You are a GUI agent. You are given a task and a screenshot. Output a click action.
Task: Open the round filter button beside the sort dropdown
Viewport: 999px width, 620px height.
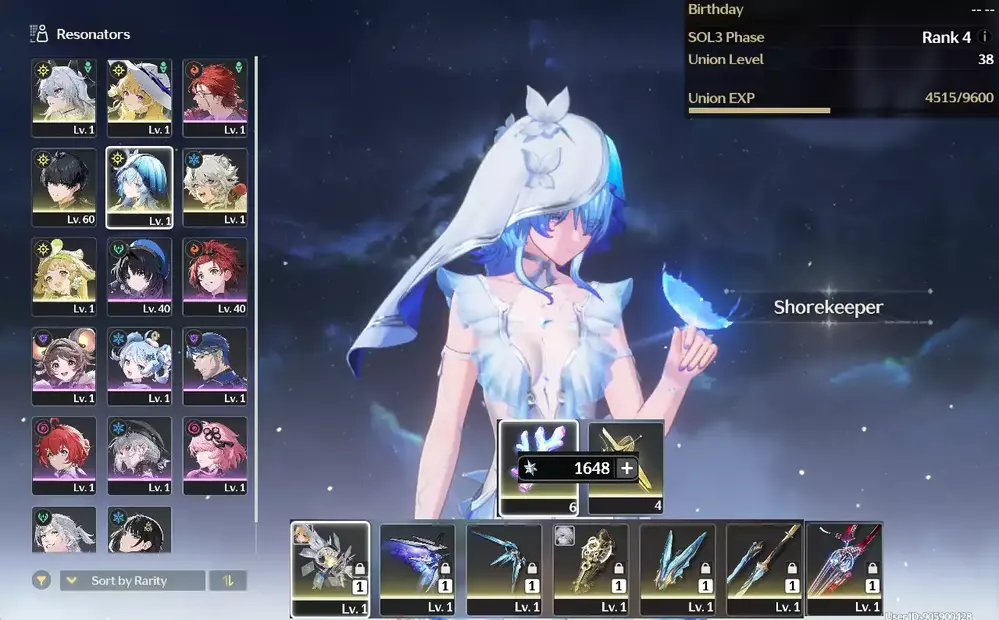pyautogui.click(x=41, y=580)
